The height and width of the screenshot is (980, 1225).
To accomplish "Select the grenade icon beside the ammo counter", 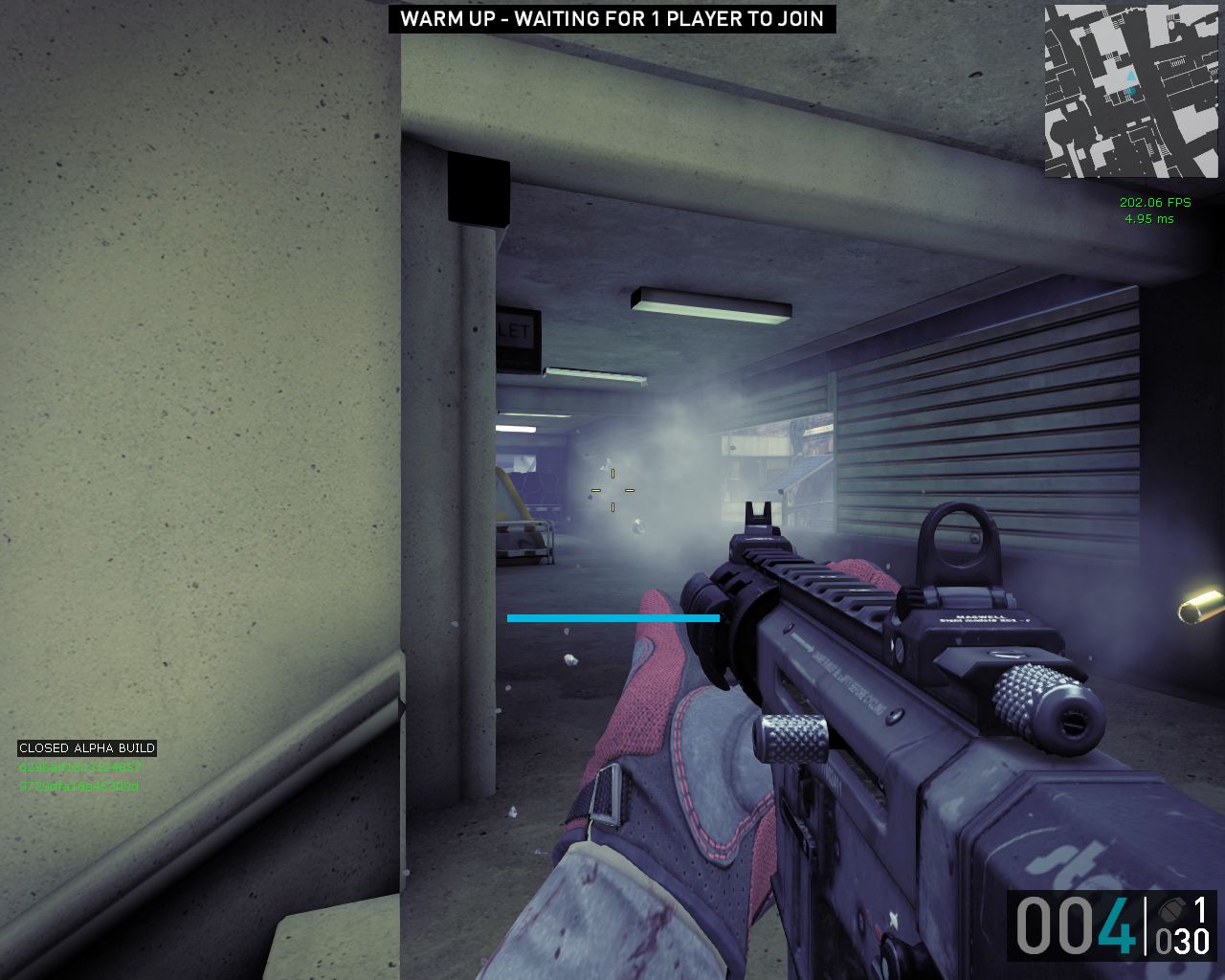I will (x=1169, y=909).
